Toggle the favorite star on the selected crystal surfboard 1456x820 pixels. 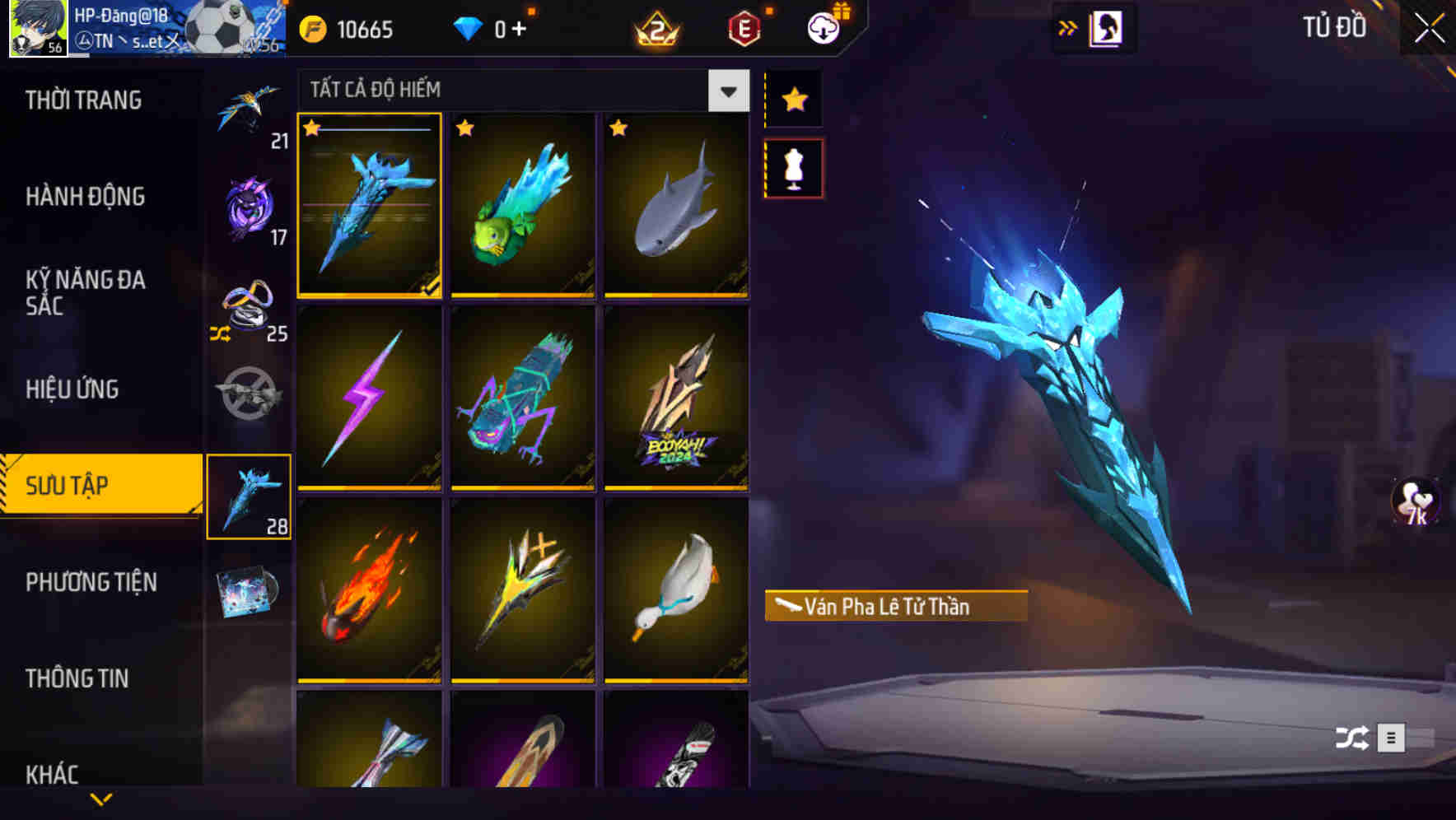click(312, 128)
